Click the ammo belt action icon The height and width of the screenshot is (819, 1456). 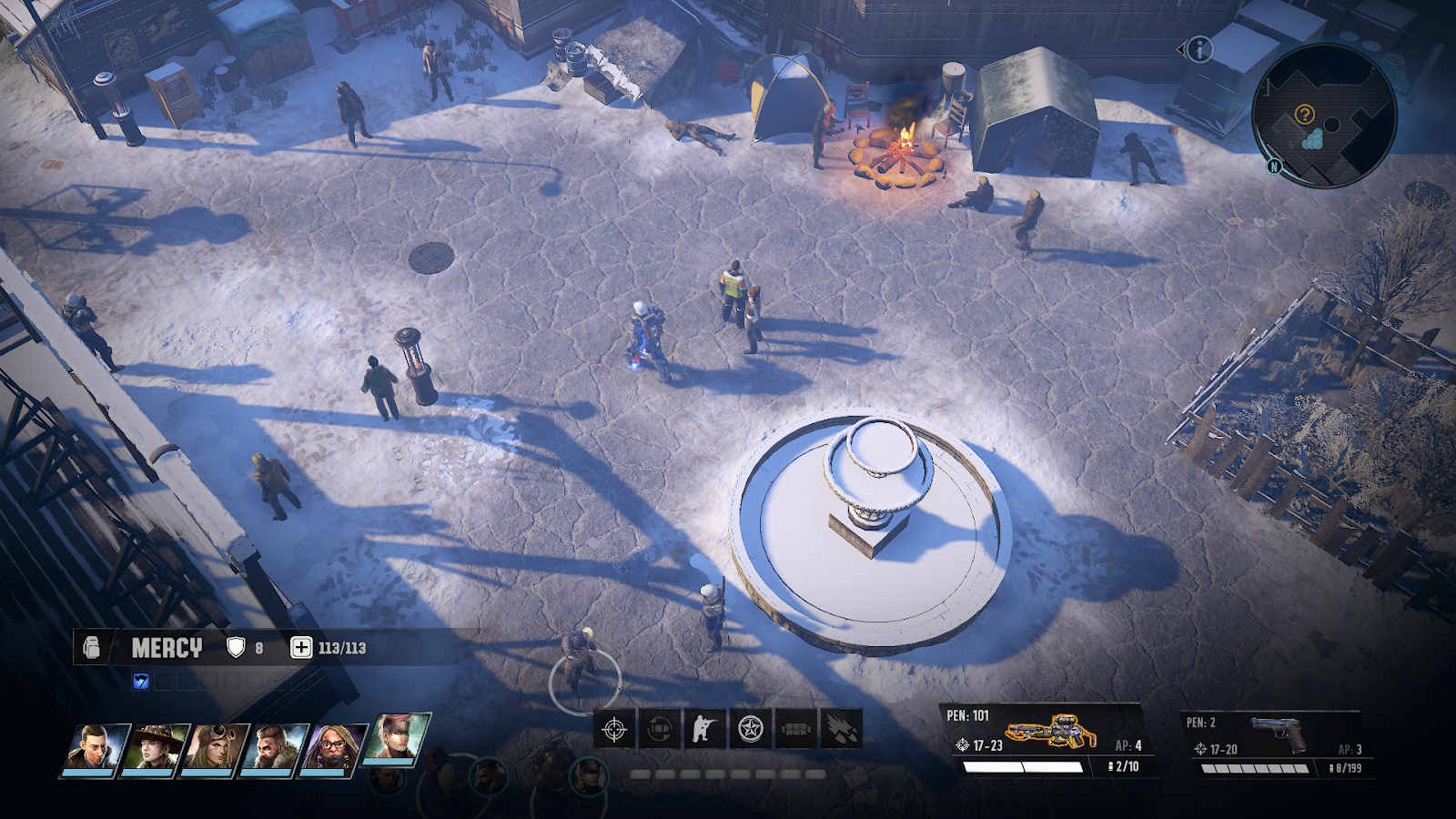tap(795, 729)
